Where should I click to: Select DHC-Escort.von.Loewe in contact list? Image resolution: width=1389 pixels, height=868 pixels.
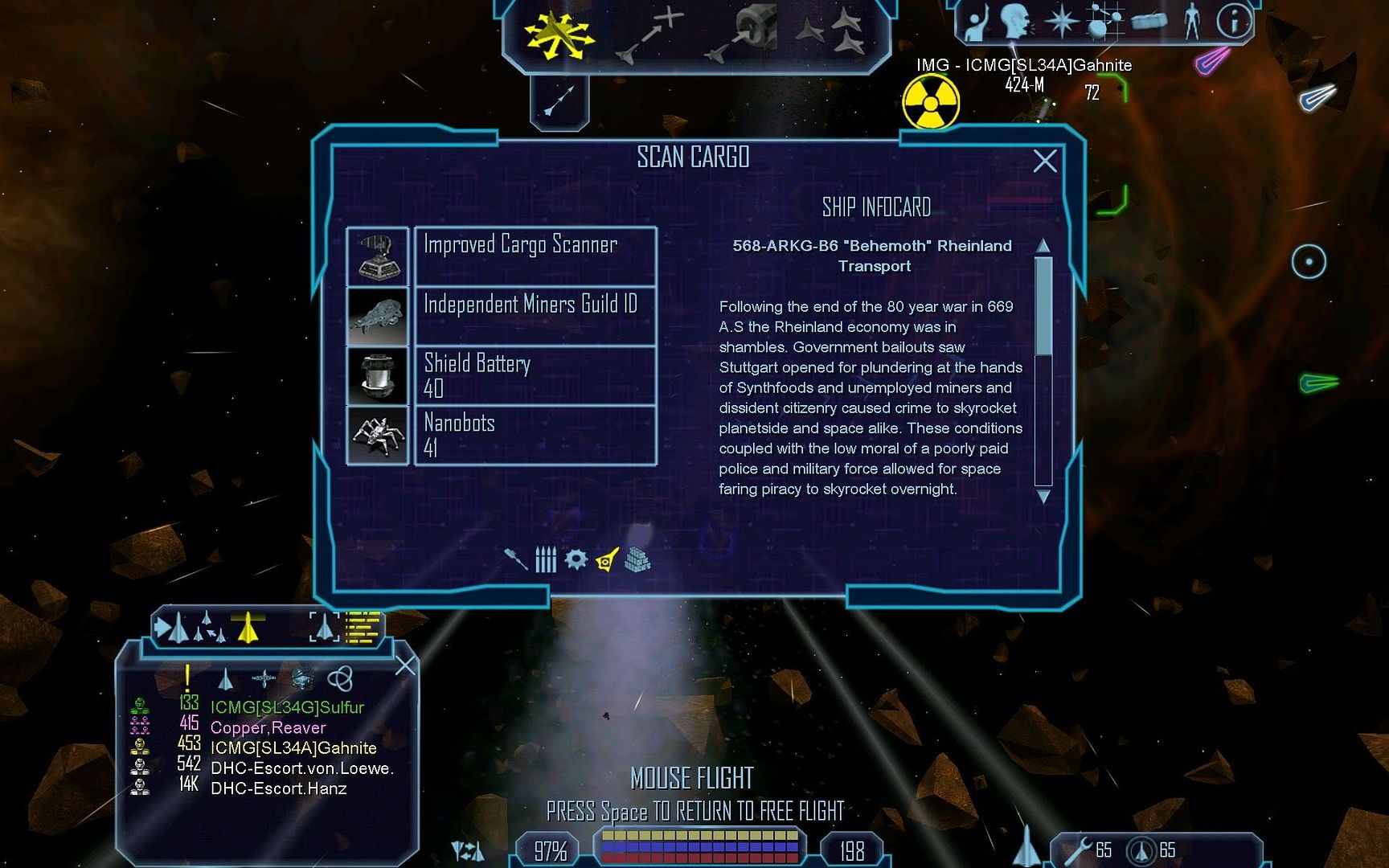(301, 768)
